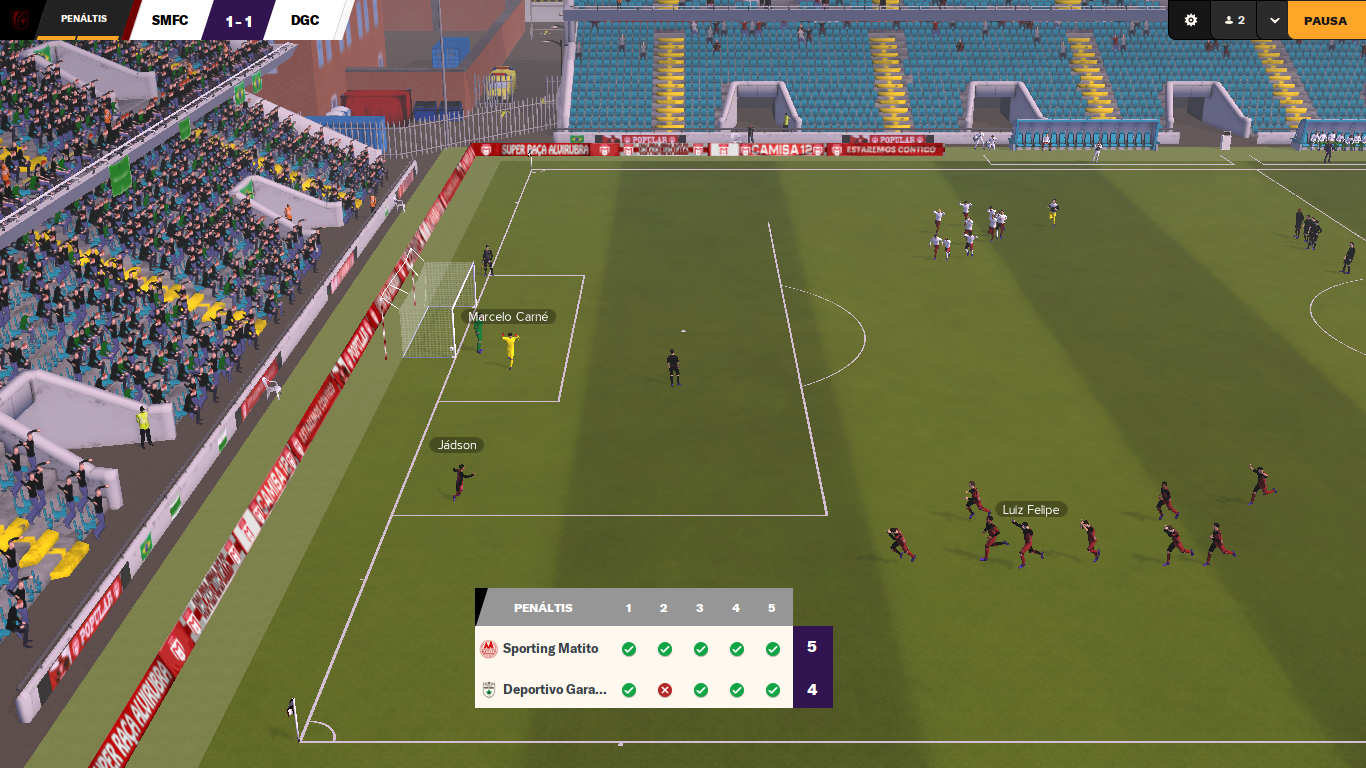The image size is (1366, 768).
Task: Click the people icon showing 2
Action: click(x=1234, y=20)
